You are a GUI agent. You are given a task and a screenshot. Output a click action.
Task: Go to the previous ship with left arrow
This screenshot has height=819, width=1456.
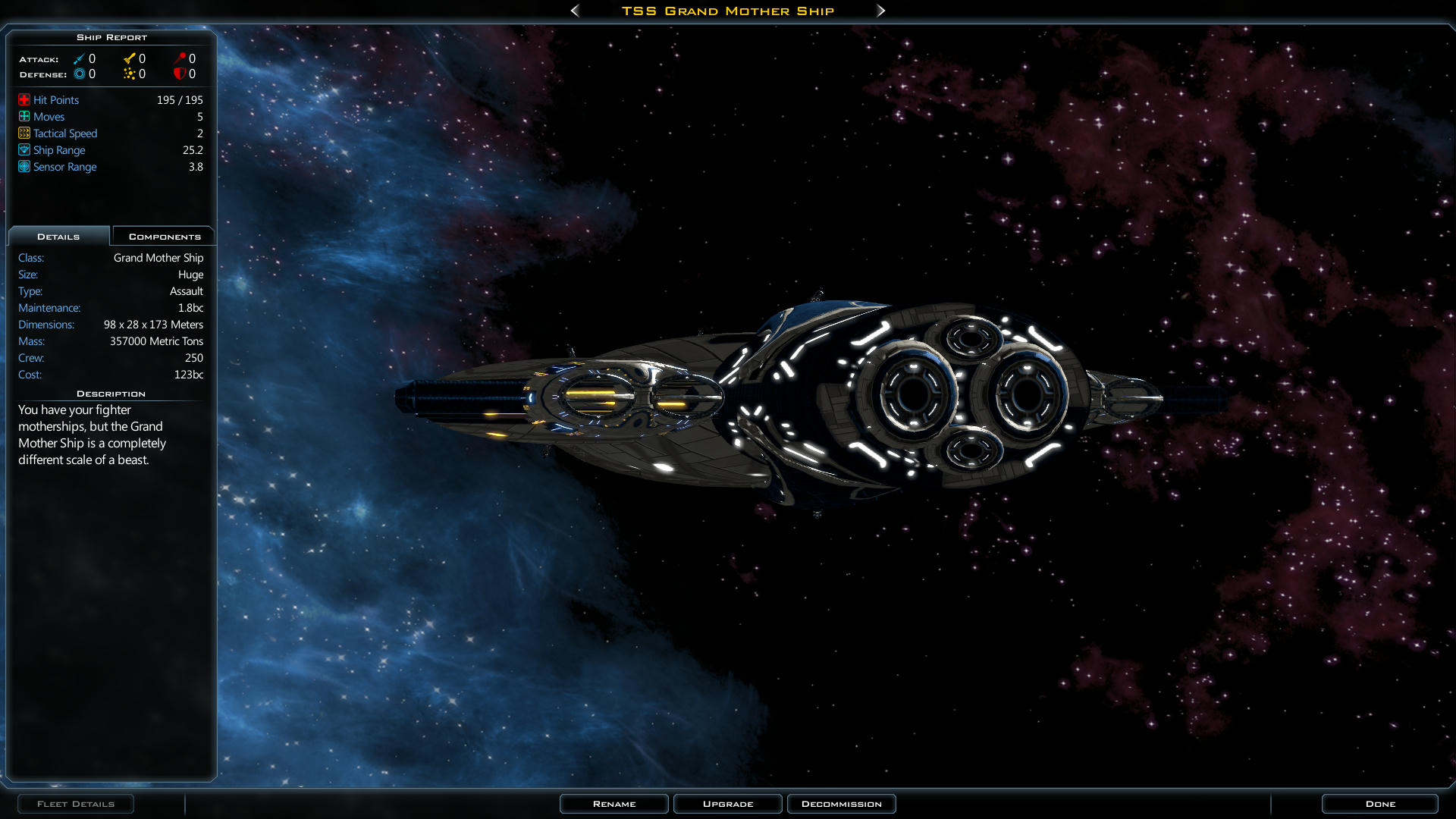(575, 11)
